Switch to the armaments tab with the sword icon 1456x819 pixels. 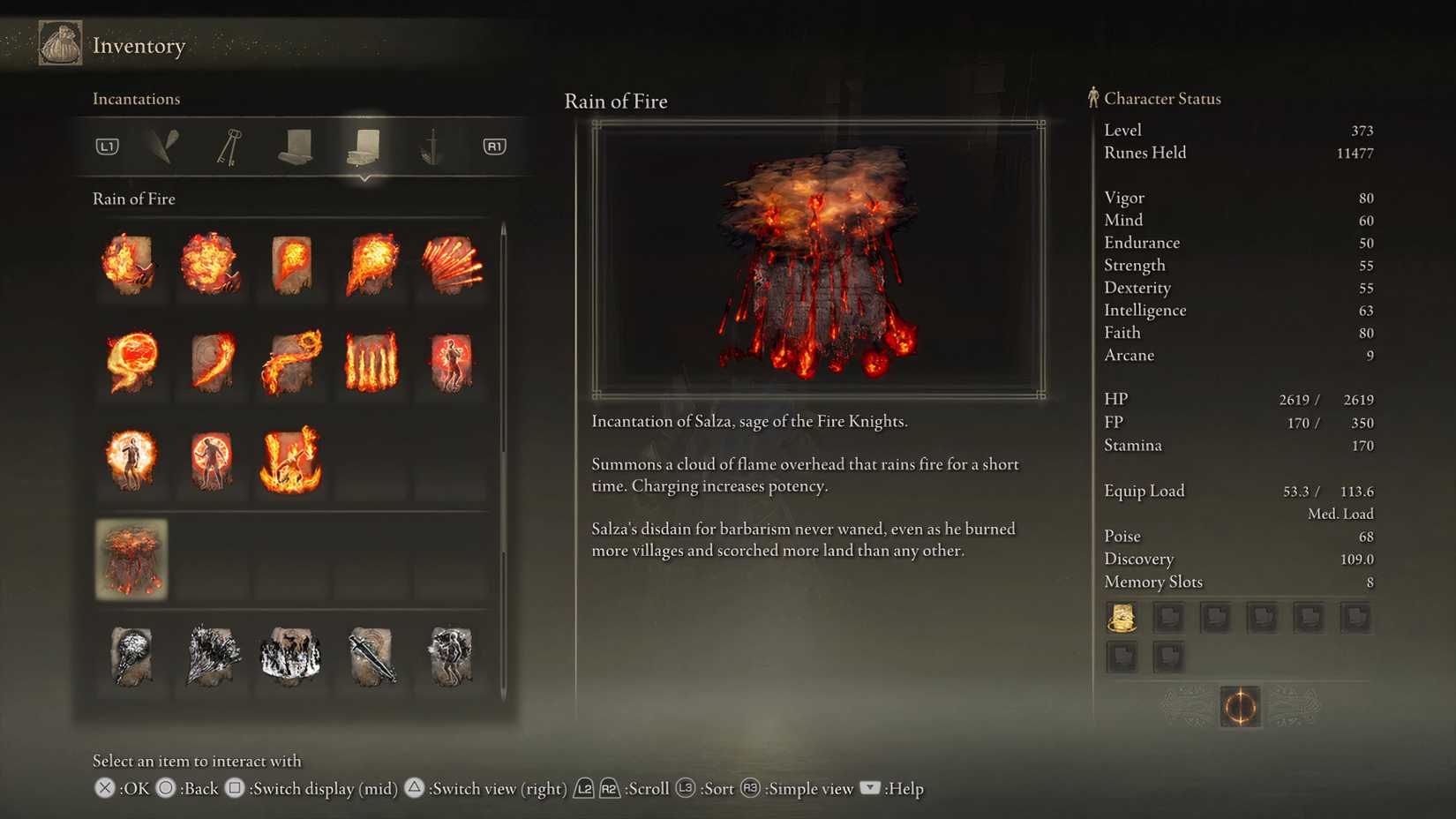click(x=430, y=147)
